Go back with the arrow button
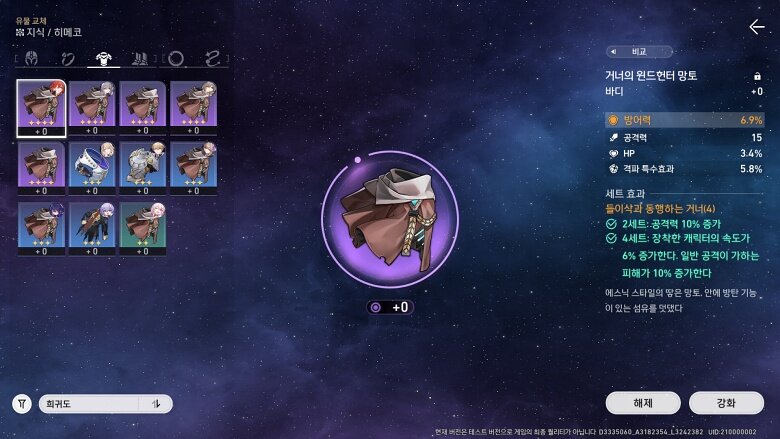The image size is (780, 439). [x=757, y=27]
